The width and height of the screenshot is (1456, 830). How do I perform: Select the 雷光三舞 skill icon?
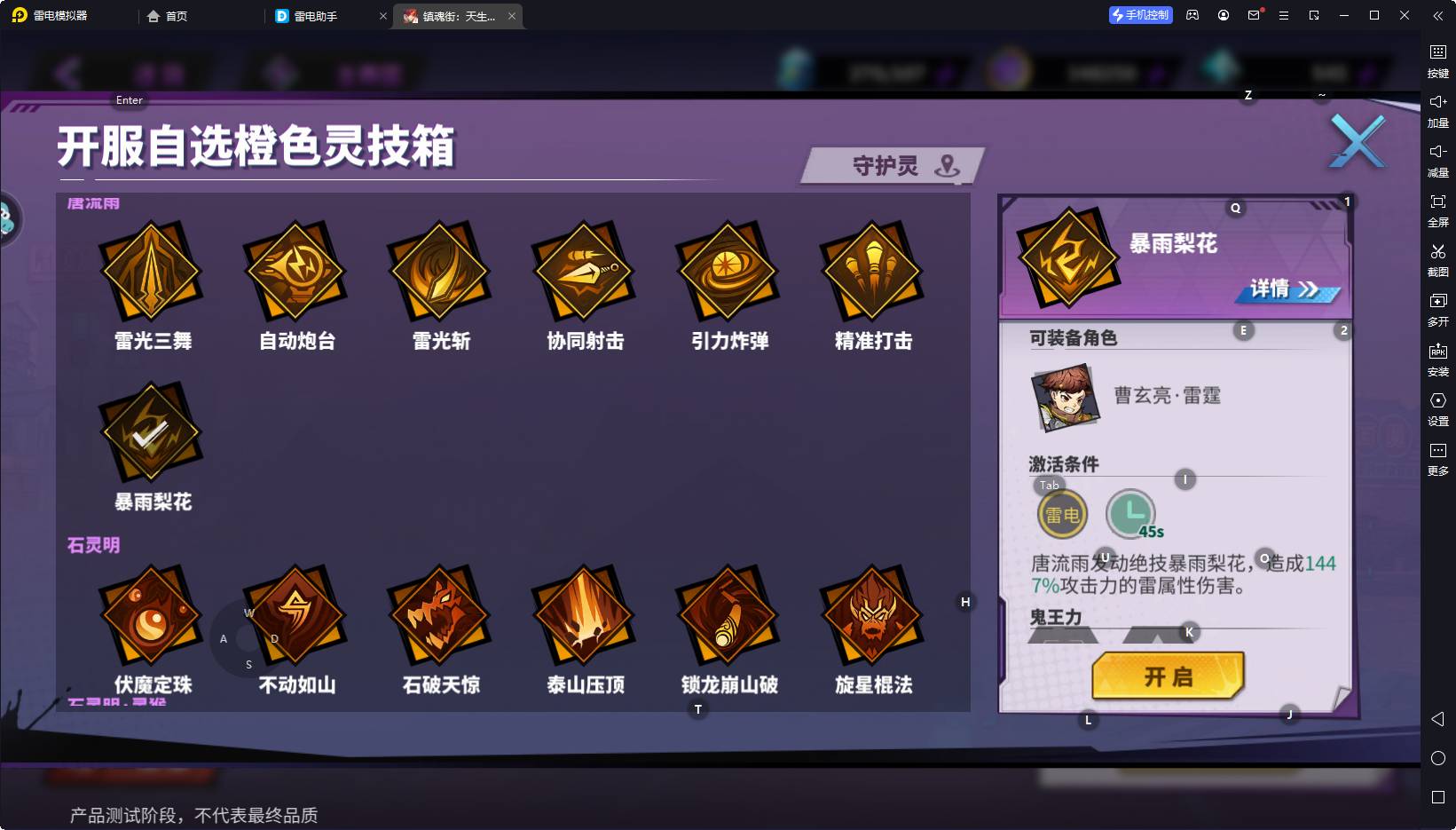(152, 271)
